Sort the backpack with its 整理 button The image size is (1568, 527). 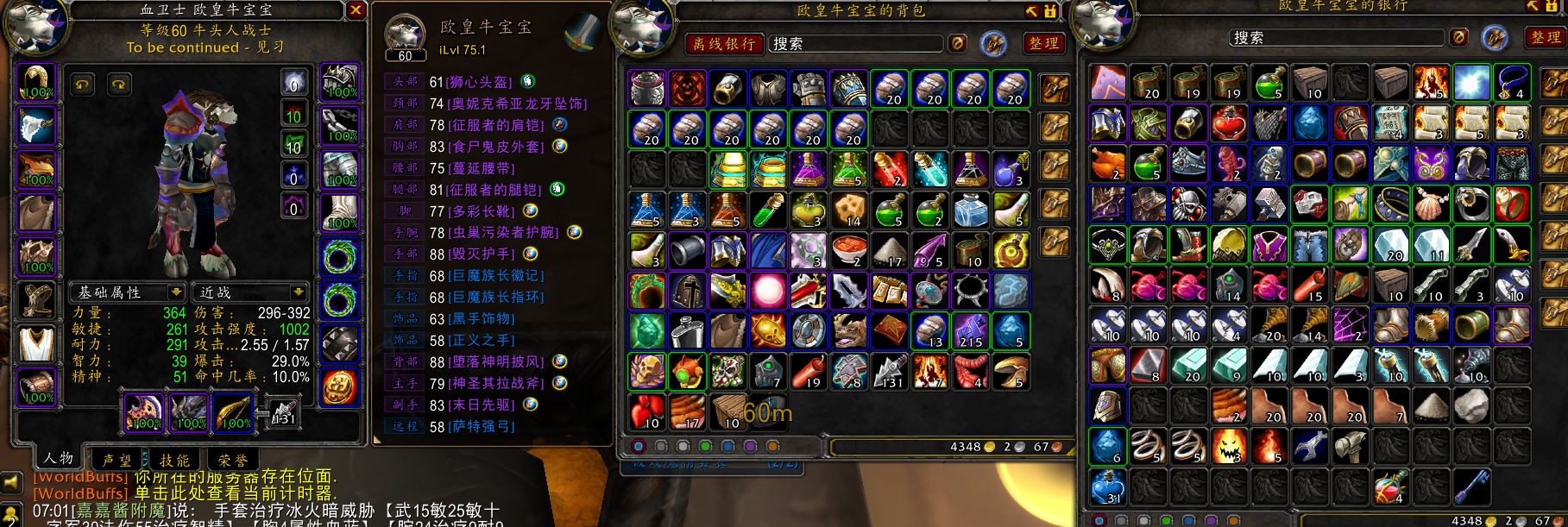(x=1042, y=43)
